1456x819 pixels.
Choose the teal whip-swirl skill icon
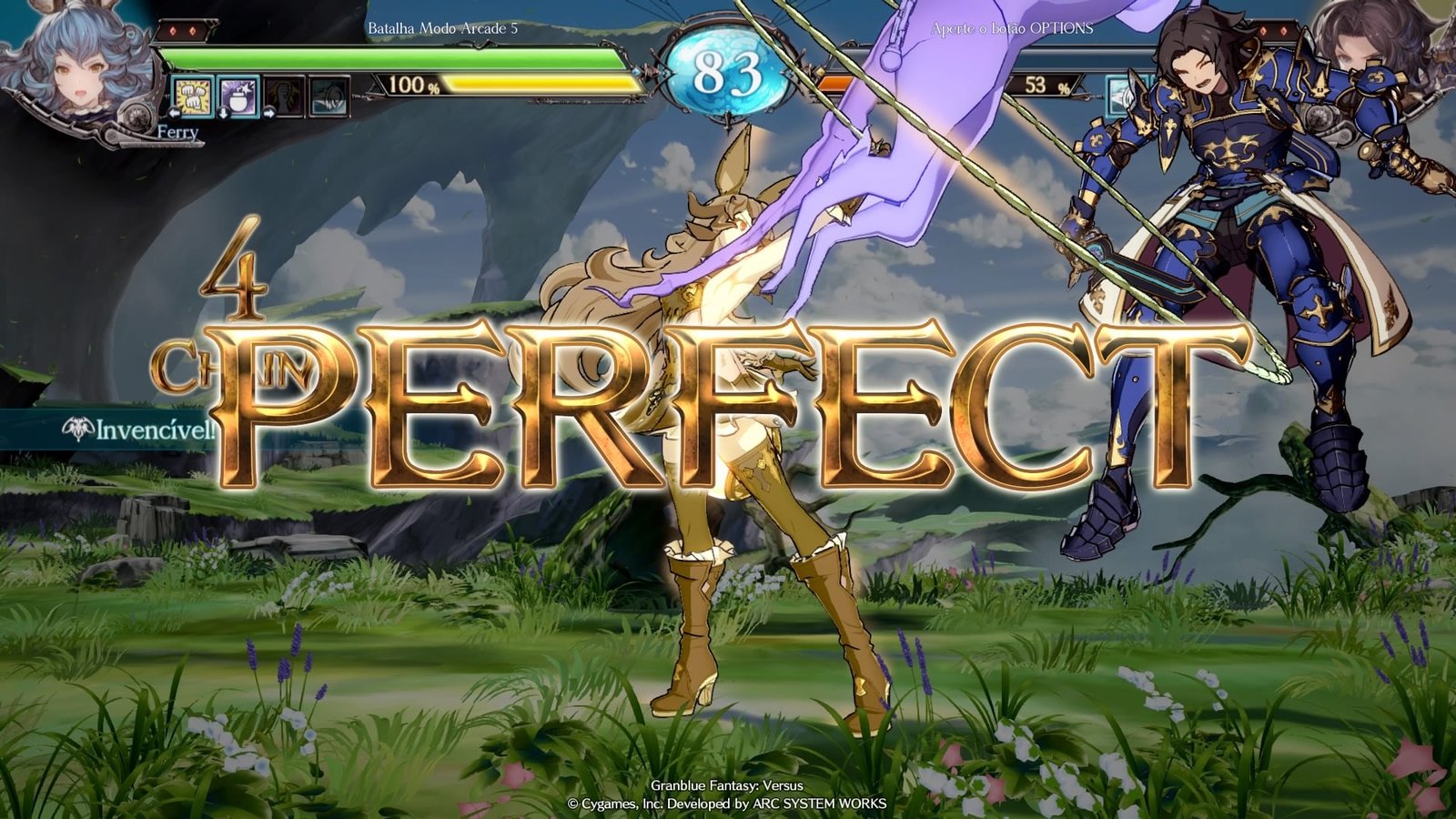pos(329,96)
